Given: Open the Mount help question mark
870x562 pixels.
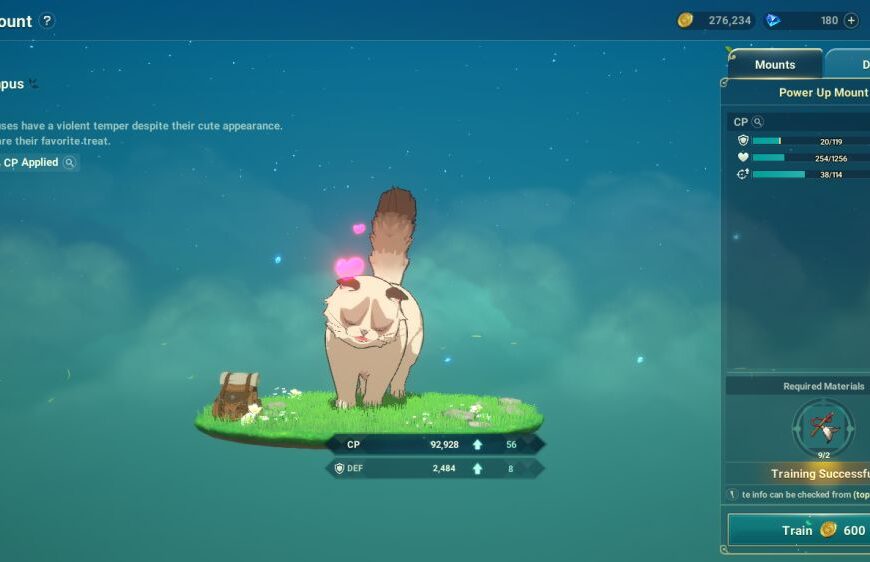Looking at the screenshot, I should (47, 21).
